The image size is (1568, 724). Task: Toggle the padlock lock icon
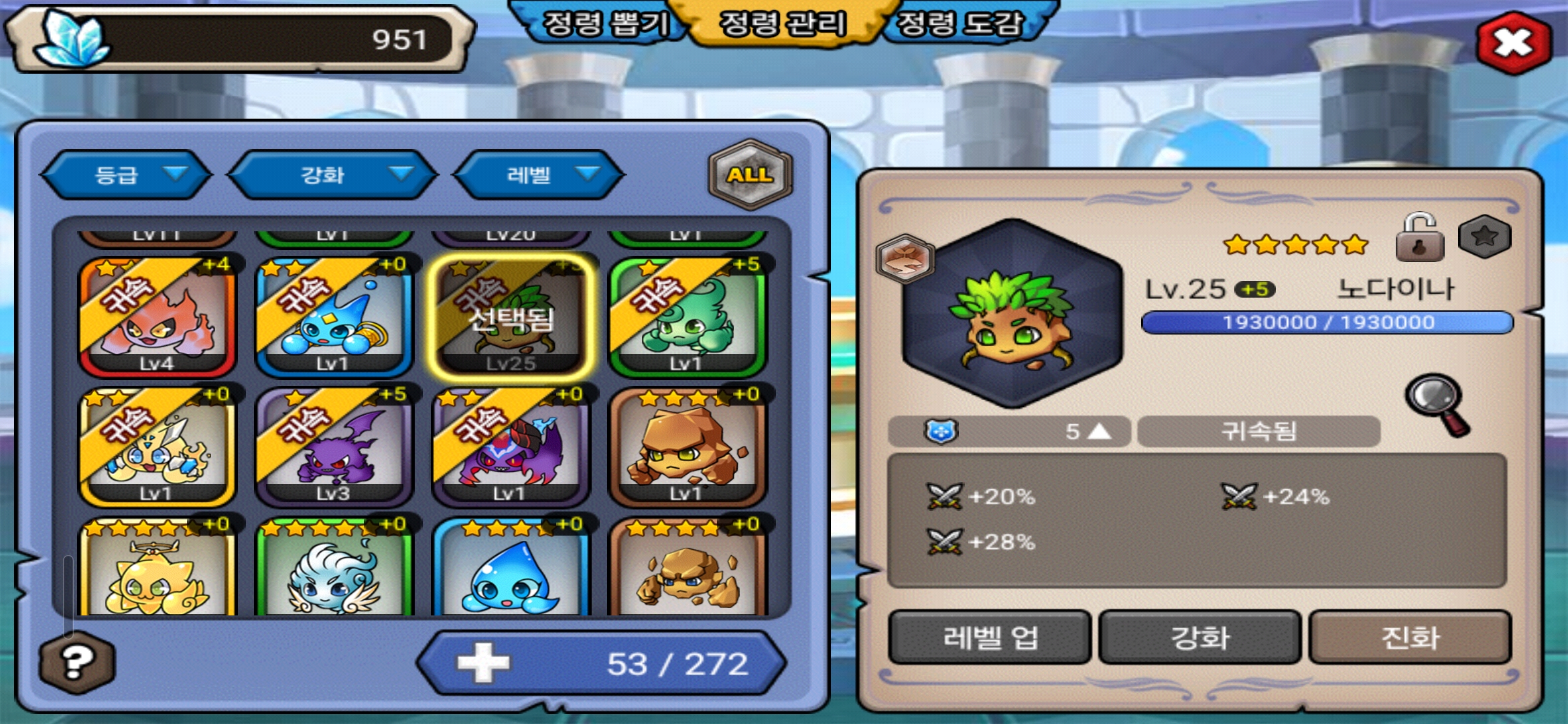1419,238
